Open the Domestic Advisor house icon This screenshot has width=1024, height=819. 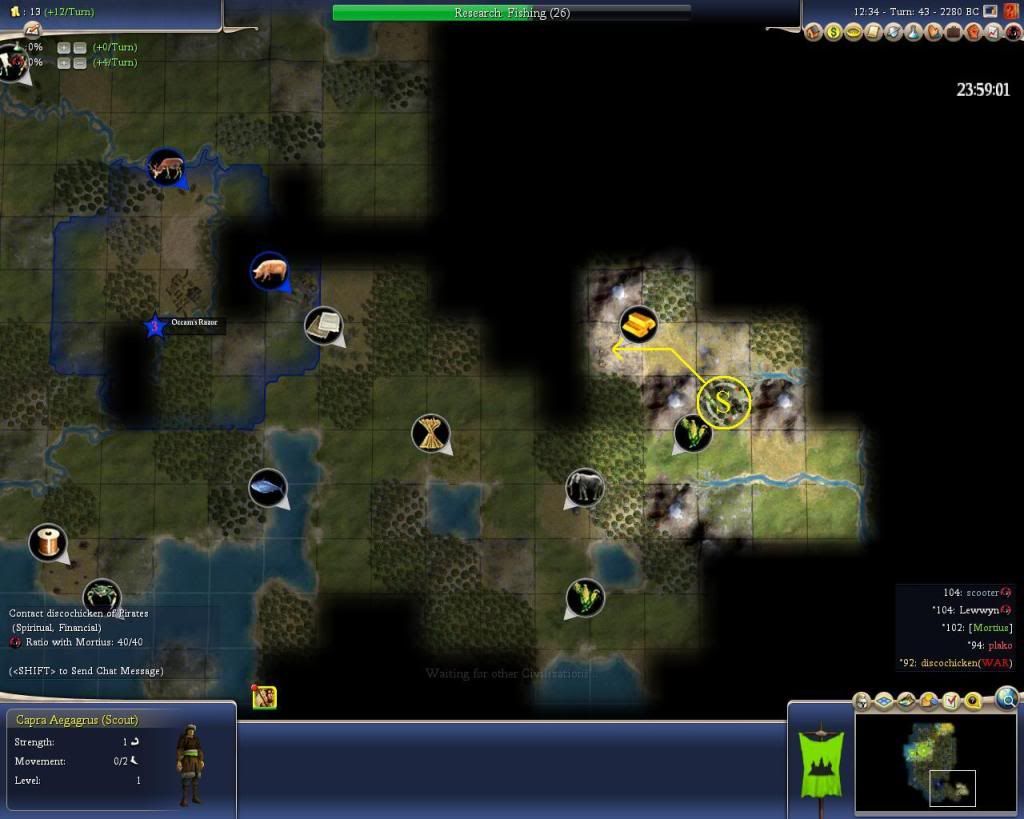point(813,33)
